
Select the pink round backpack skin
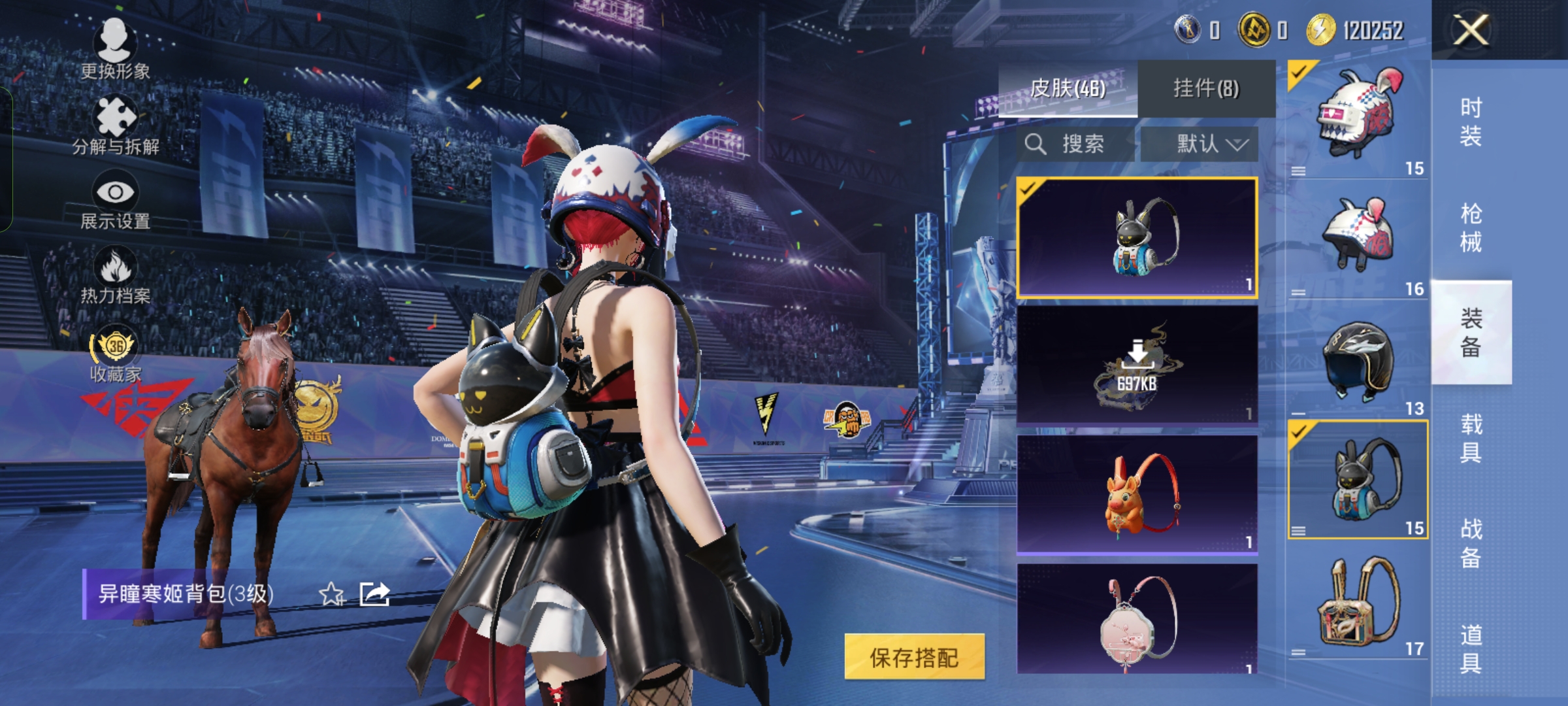pyautogui.click(x=1137, y=620)
